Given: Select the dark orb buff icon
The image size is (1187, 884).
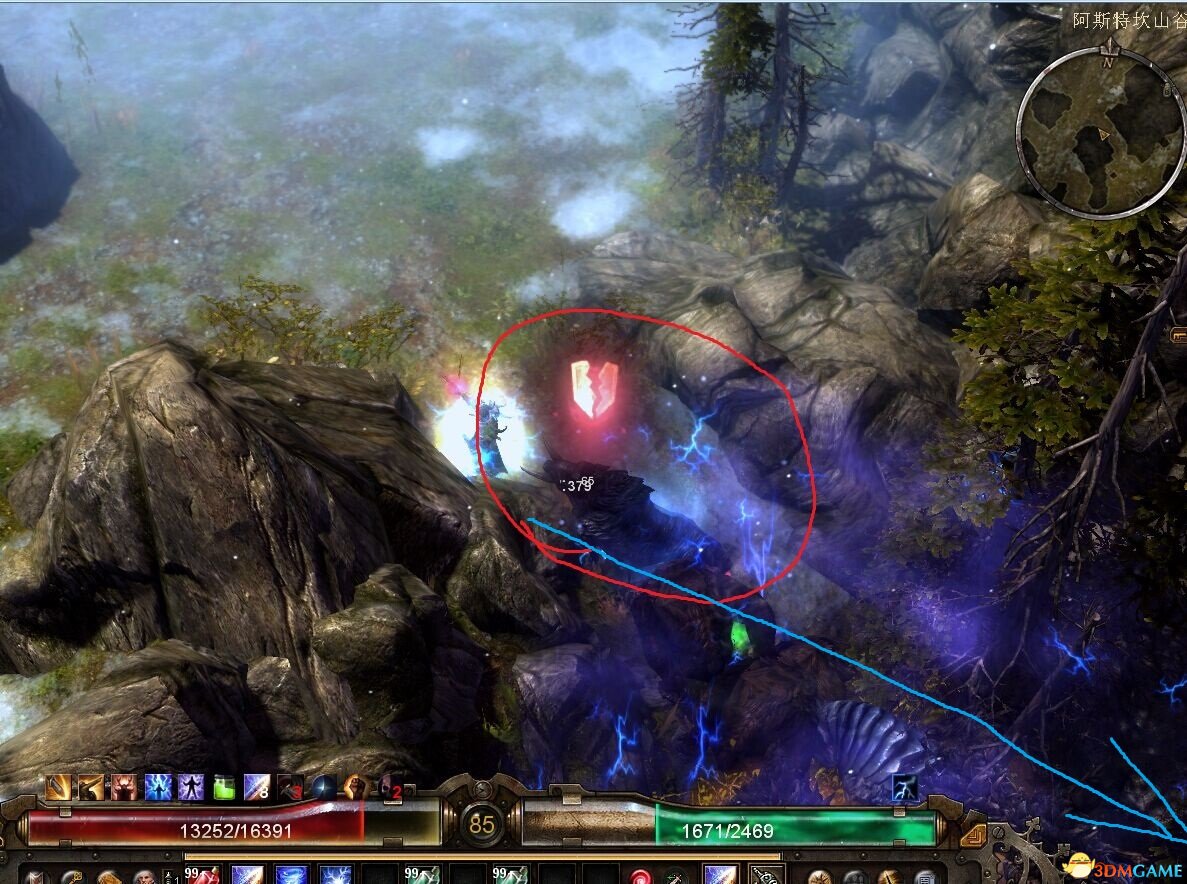Looking at the screenshot, I should point(323,788).
